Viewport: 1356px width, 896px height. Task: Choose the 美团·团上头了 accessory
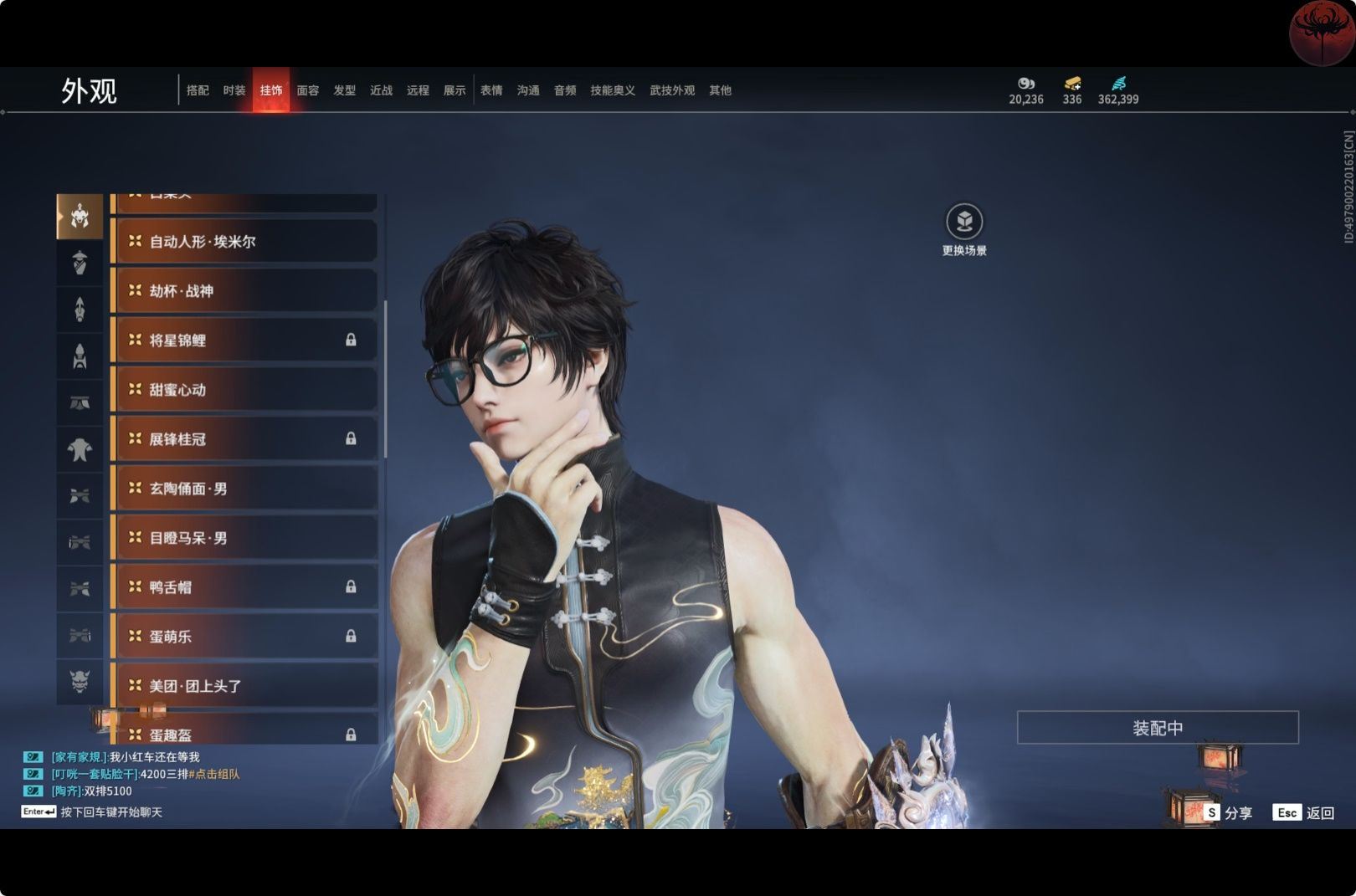coord(244,686)
